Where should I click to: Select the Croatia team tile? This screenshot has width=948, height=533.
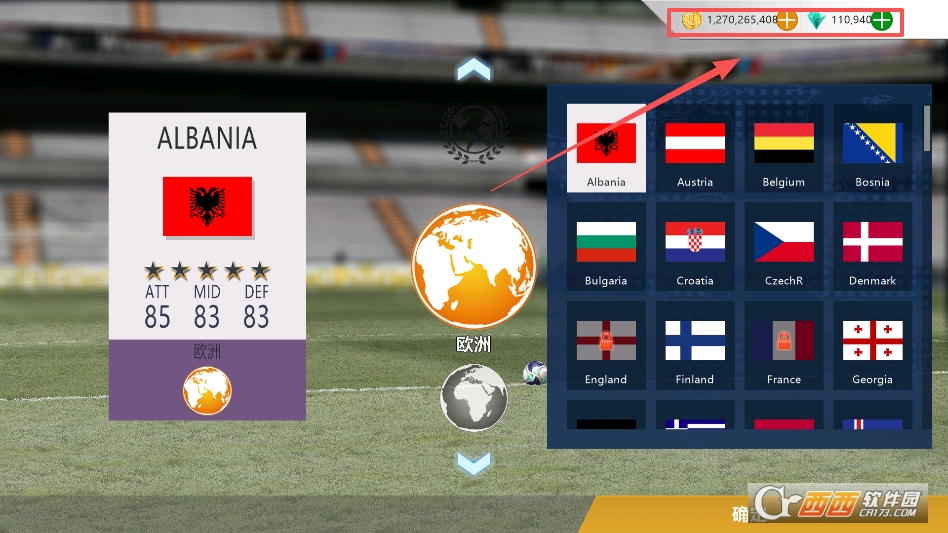click(695, 246)
